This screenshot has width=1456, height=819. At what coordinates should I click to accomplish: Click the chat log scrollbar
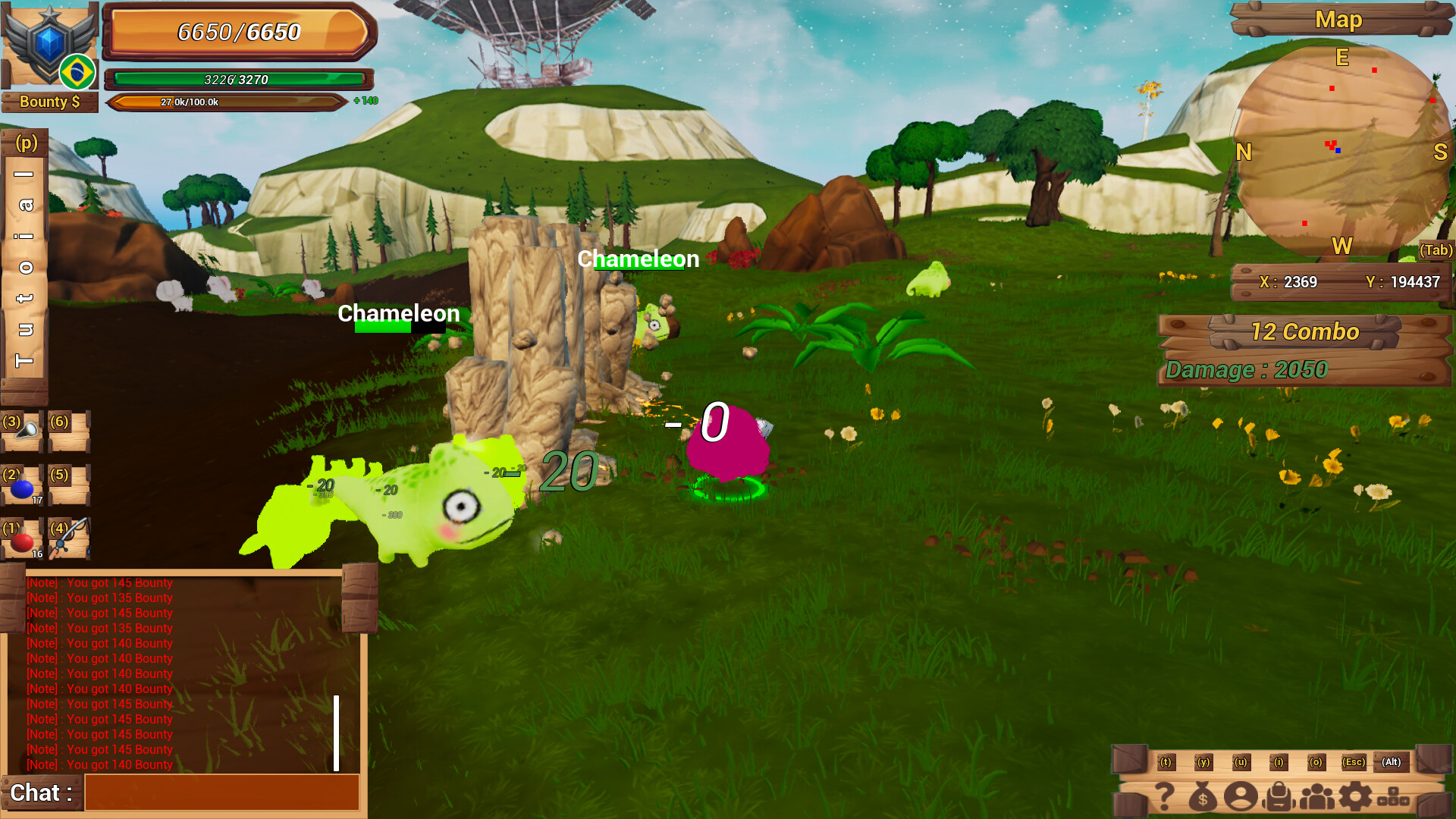[336, 733]
